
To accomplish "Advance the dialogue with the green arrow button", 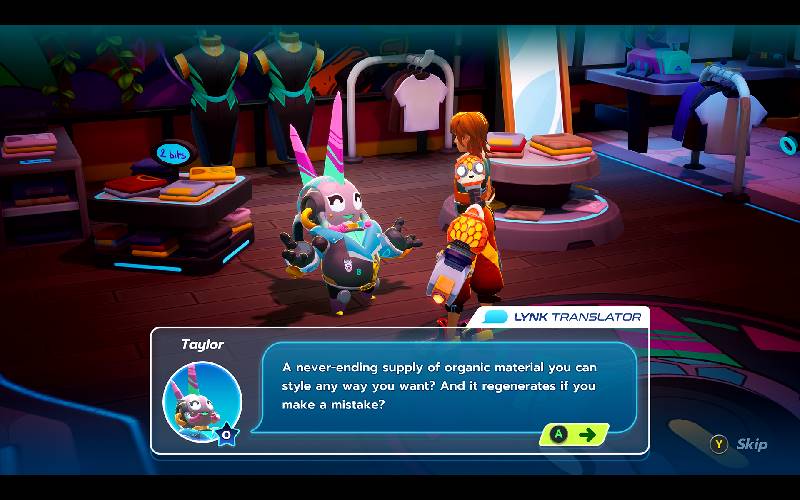I will click(575, 434).
